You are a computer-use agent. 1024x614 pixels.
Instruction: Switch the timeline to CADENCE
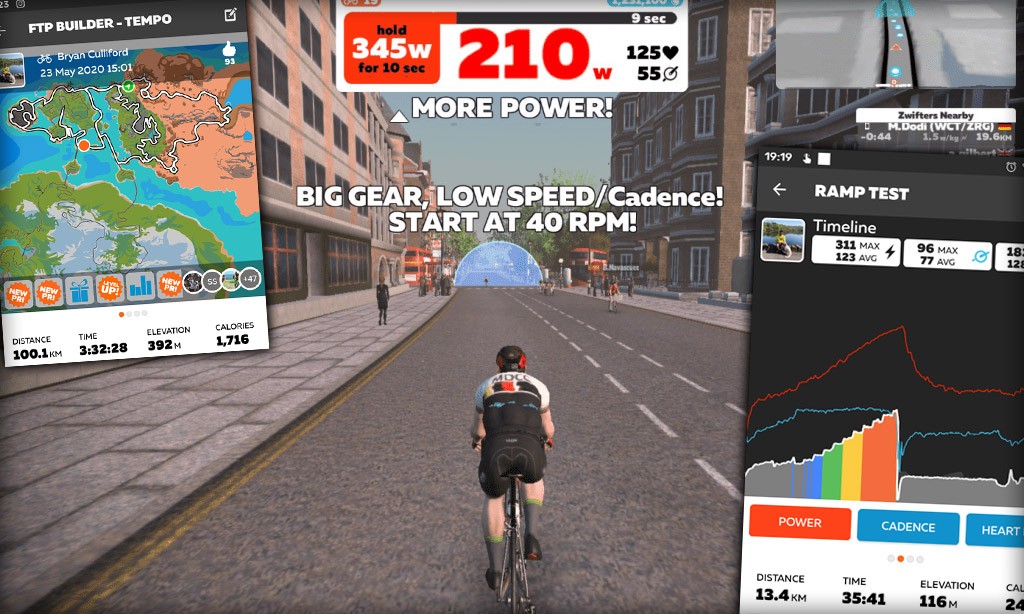tap(908, 527)
